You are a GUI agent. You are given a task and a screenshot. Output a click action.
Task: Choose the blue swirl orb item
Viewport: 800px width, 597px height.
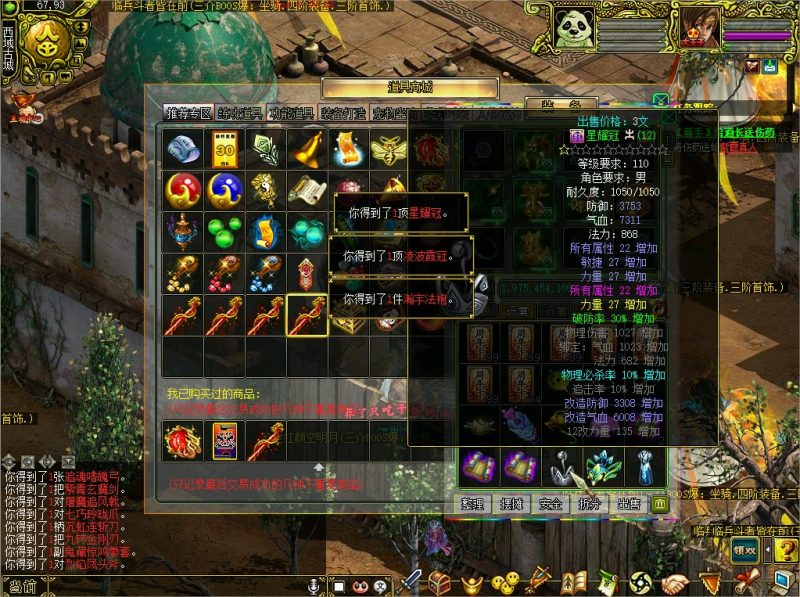coord(224,189)
